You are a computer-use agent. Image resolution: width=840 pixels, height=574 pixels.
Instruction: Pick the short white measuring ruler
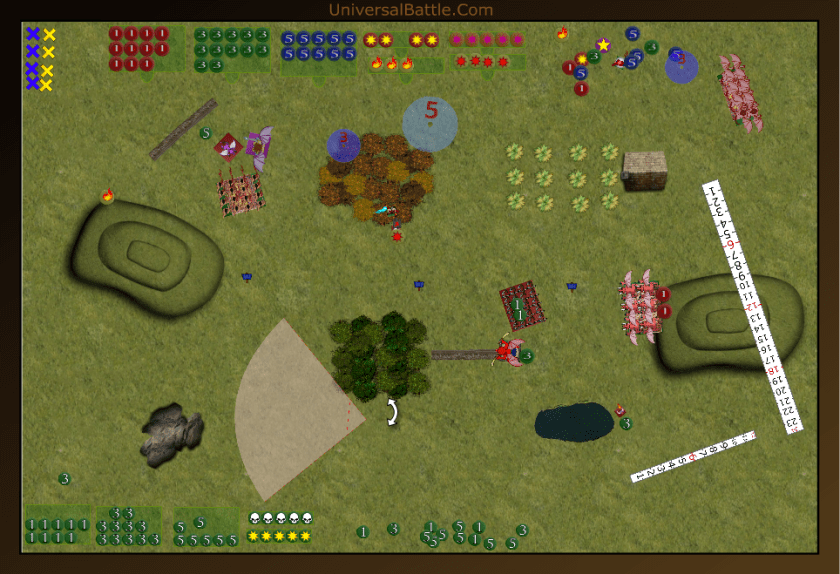click(693, 457)
